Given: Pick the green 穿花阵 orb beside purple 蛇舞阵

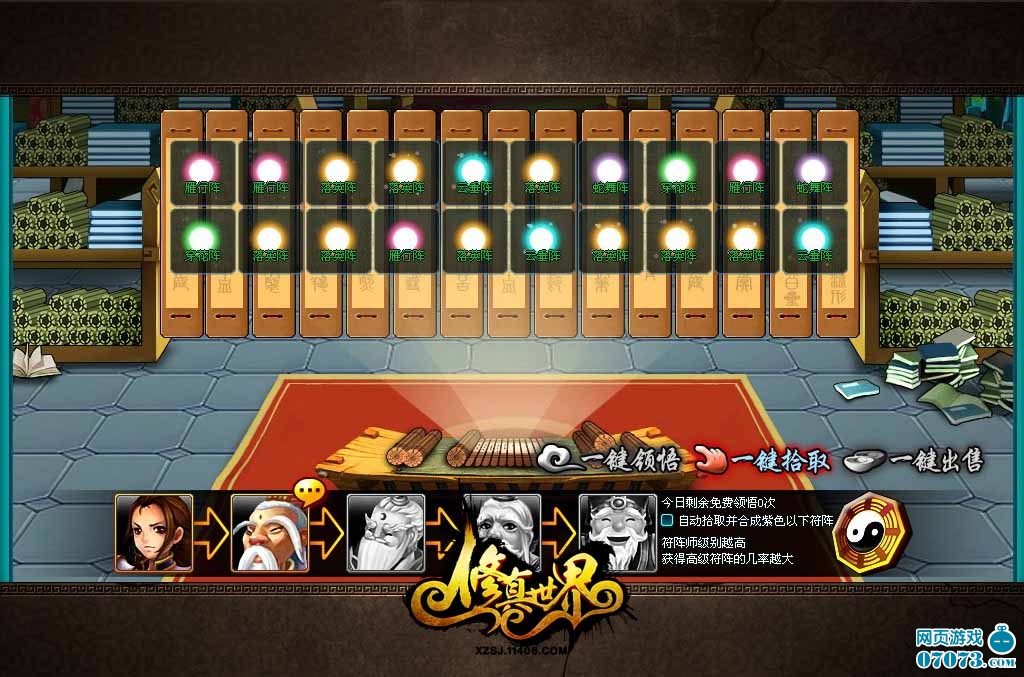Looking at the screenshot, I should pyautogui.click(x=677, y=171).
